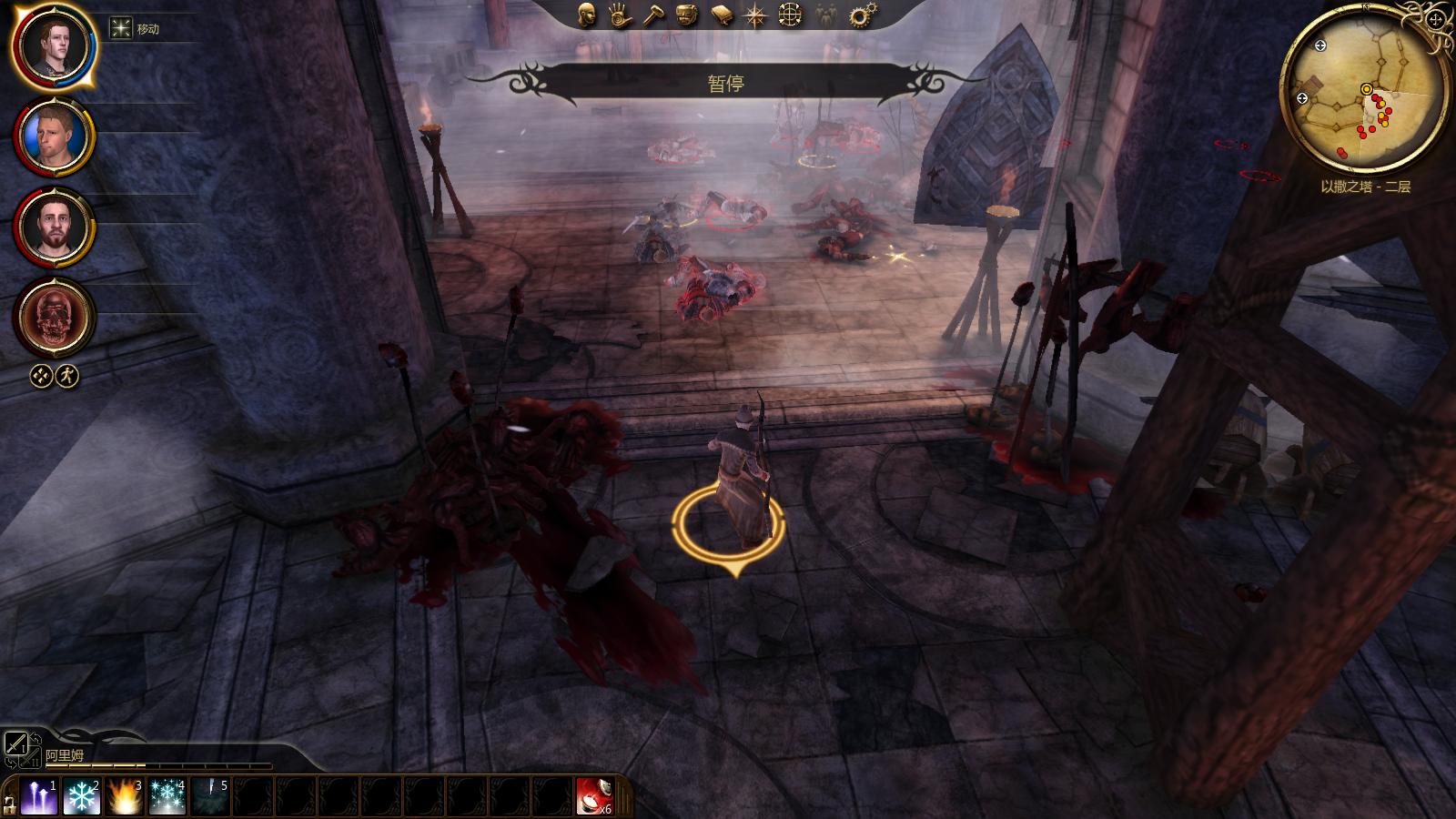This screenshot has width=1456, height=819.
Task: Open the game options gear icon
Action: click(858, 15)
